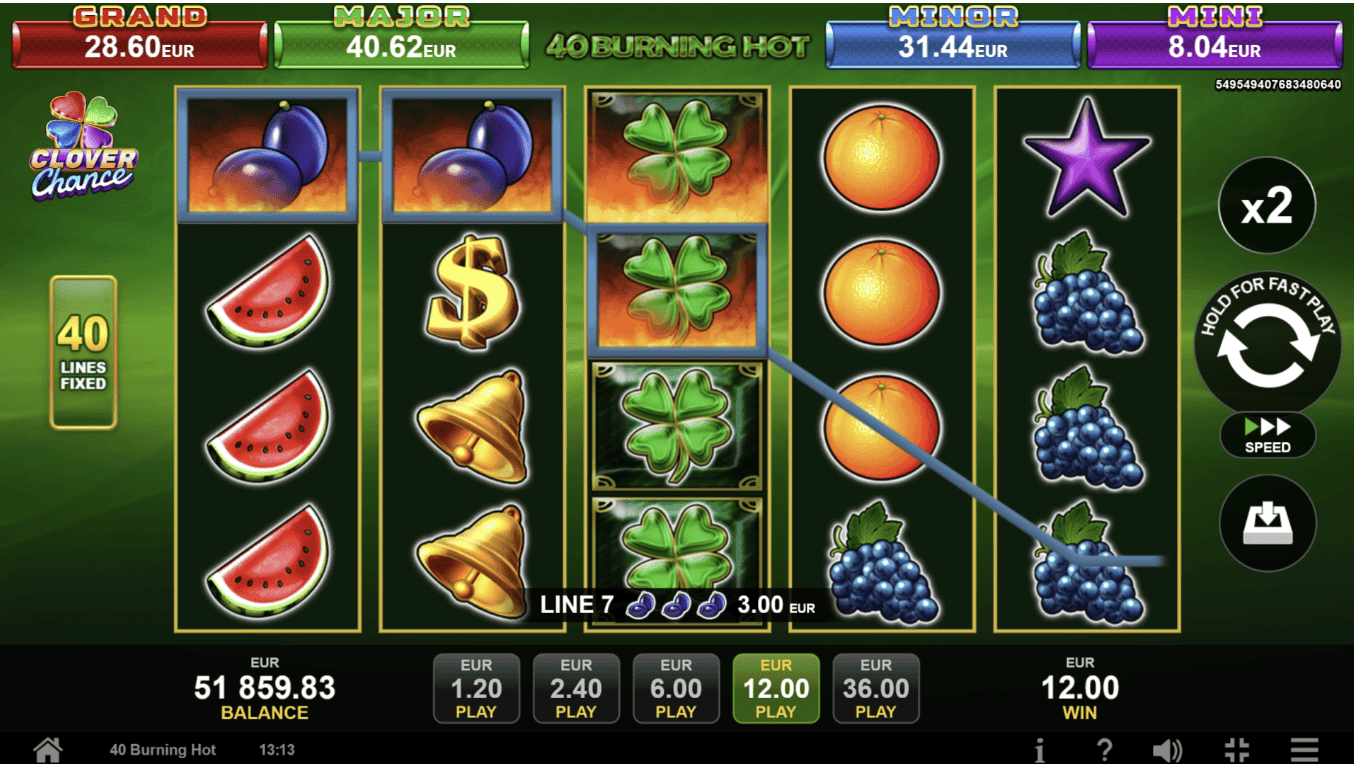
Task: Click the 40 Lines Fixed panel
Action: [83, 352]
